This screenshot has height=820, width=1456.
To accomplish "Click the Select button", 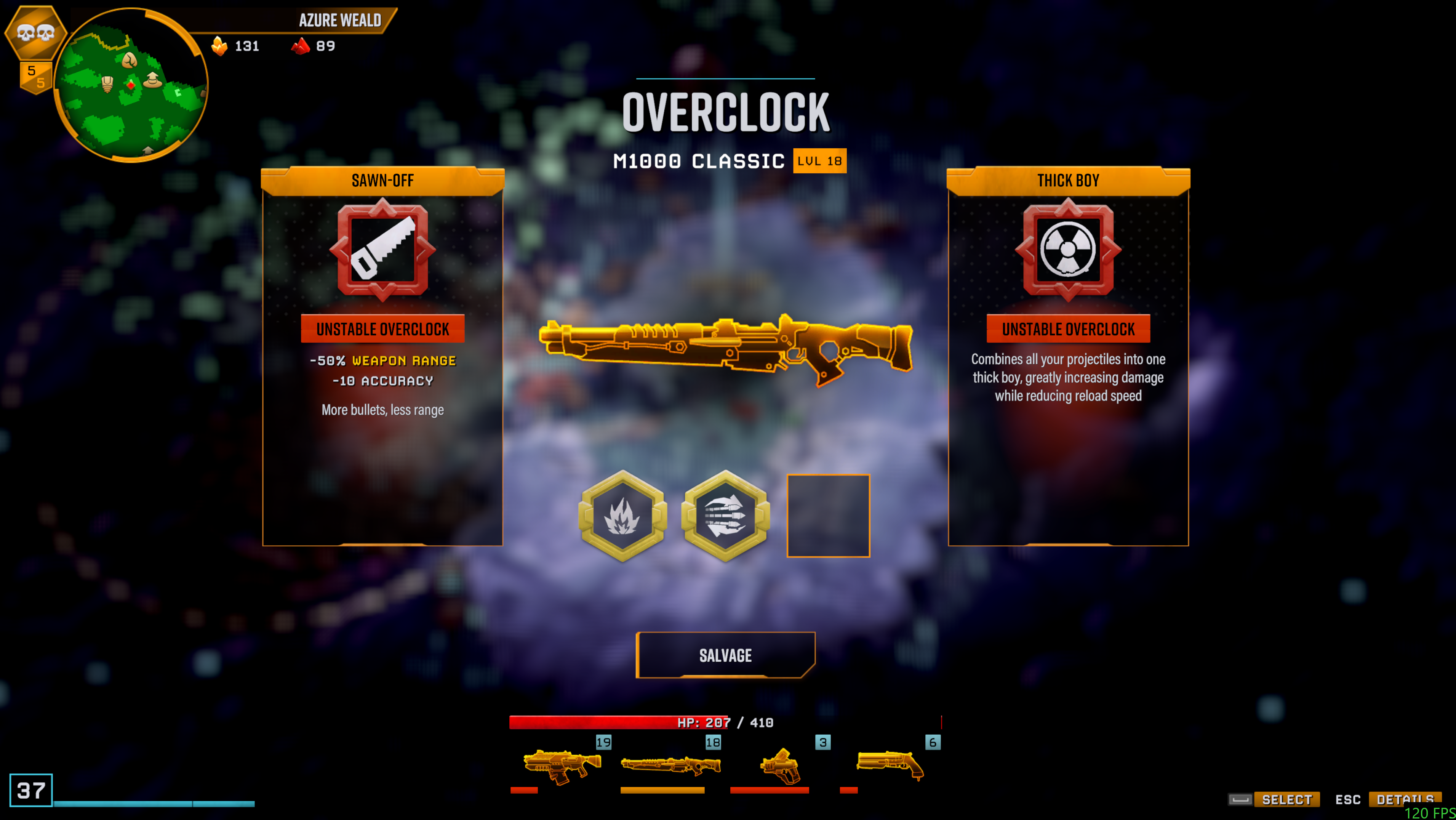I will pos(1286,799).
